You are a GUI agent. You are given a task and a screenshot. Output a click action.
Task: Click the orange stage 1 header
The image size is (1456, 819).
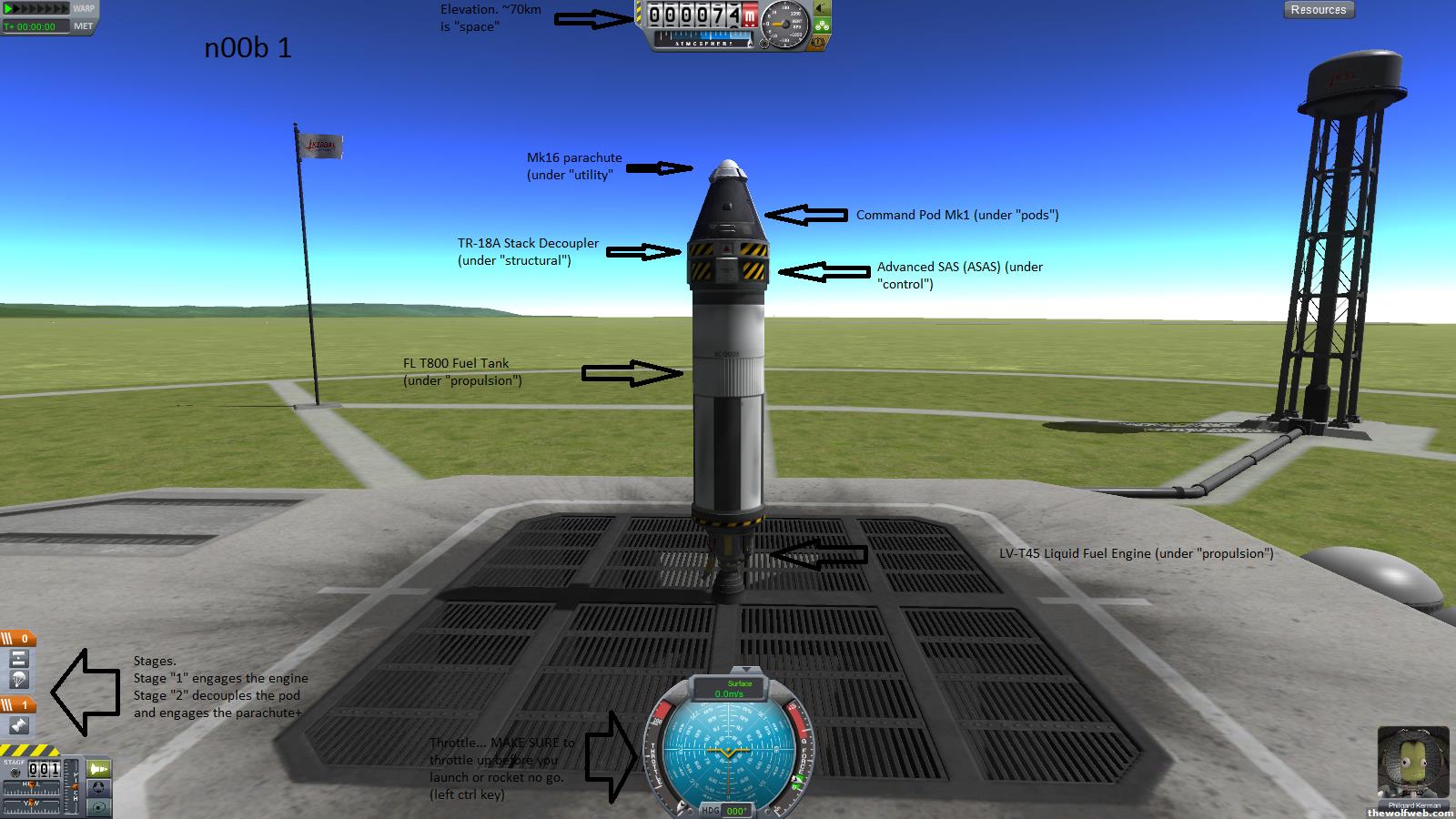(18, 704)
